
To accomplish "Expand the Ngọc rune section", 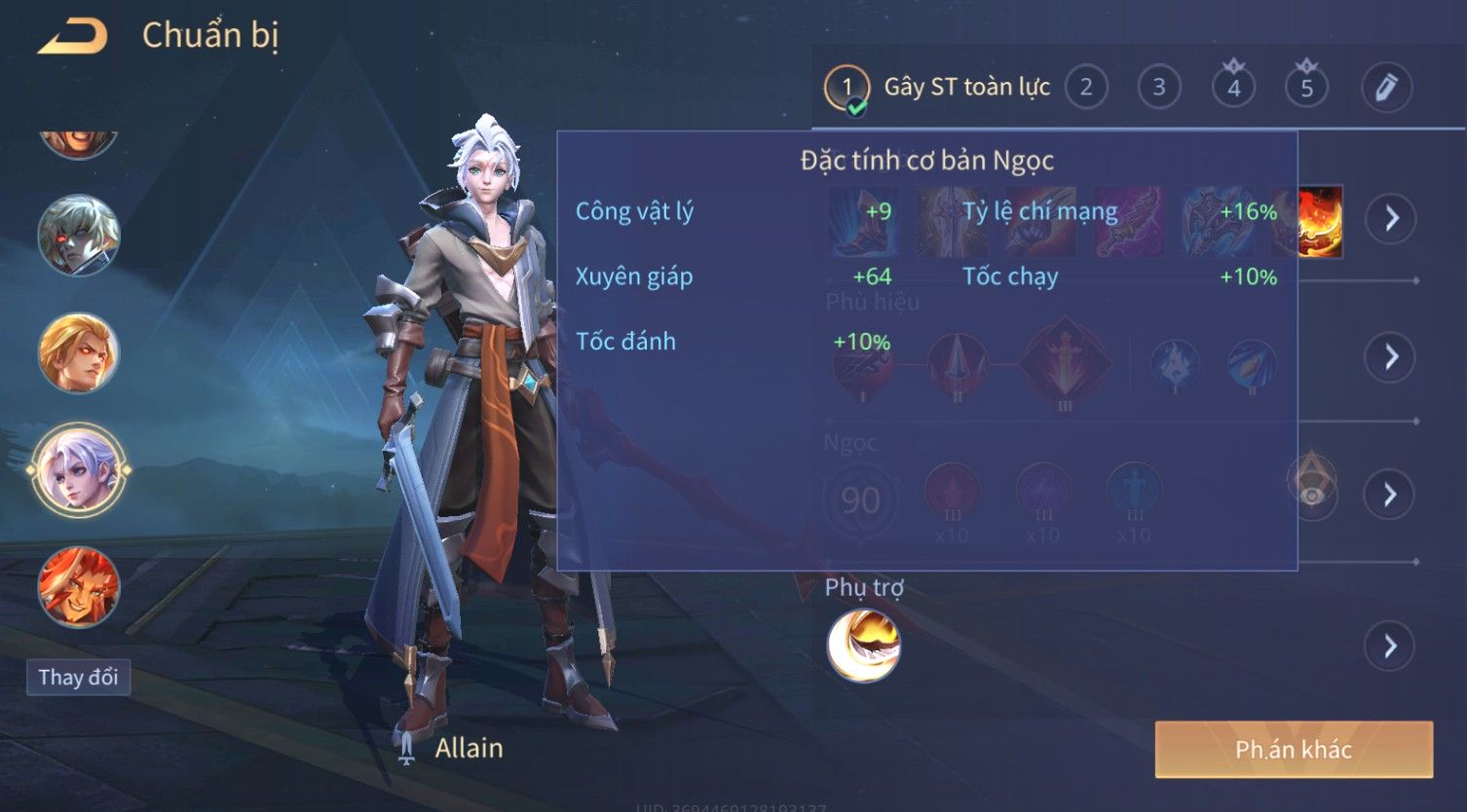I will tap(1390, 495).
